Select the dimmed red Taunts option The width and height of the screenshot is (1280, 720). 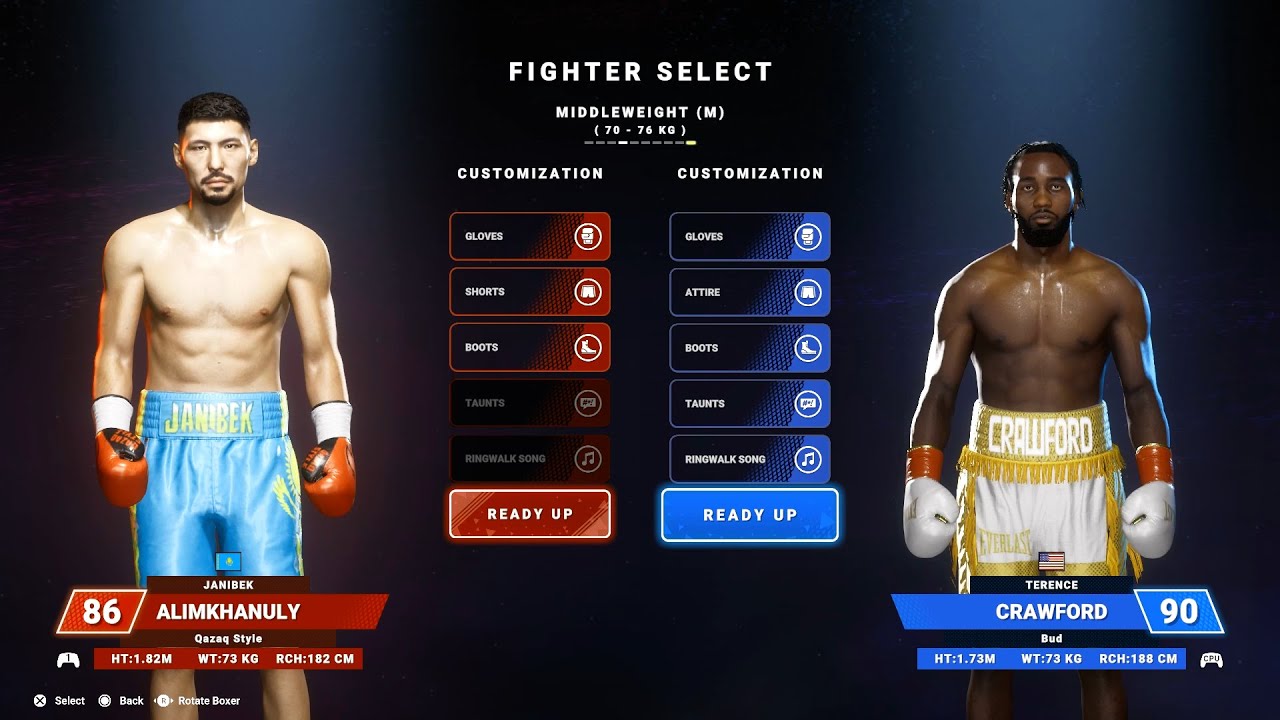click(x=529, y=404)
